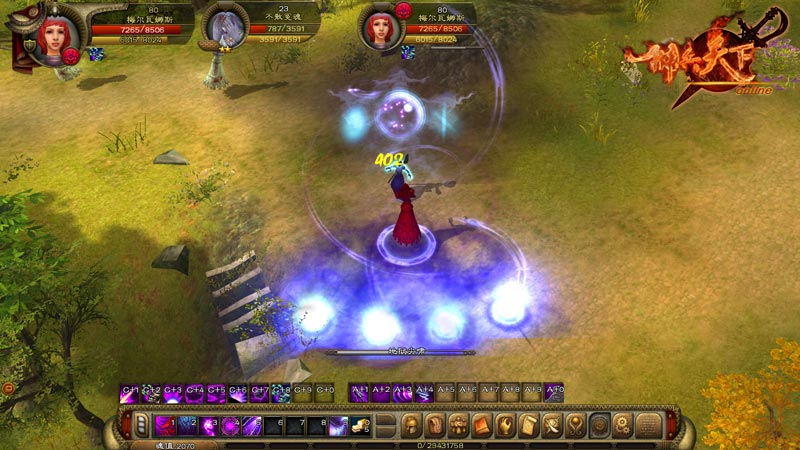Screen dimensions: 800x450
Task: Click the orange book menu icon
Action: click(x=481, y=426)
